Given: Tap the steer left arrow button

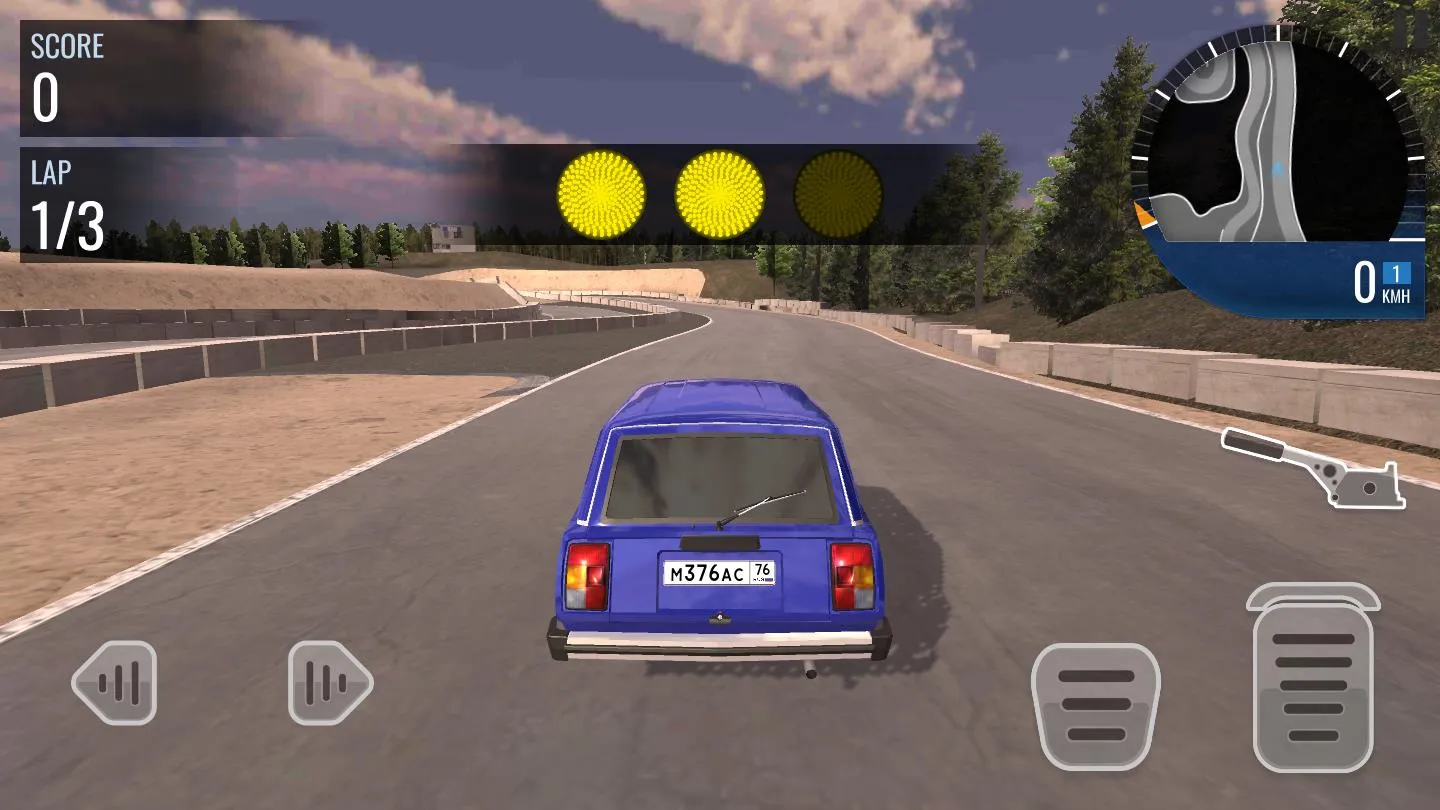Looking at the screenshot, I should click(x=115, y=683).
